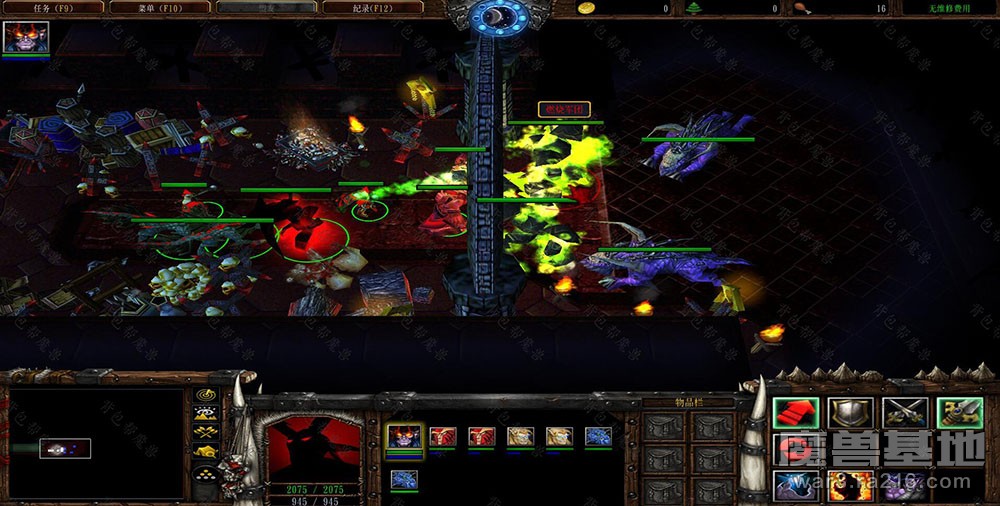Select the demon hero in the group panel
Image resolution: width=1000 pixels, height=506 pixels.
(x=404, y=437)
